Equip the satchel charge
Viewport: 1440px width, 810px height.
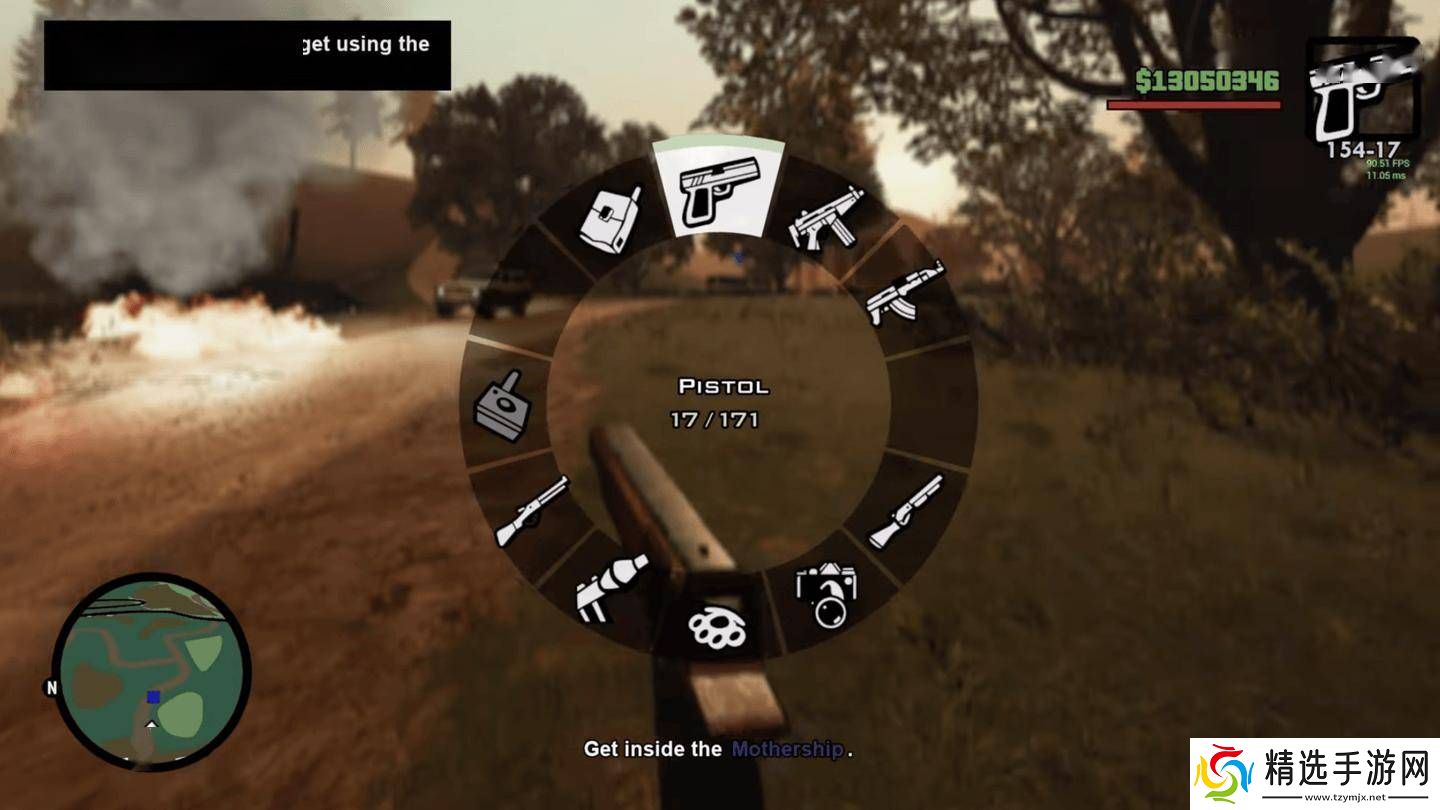point(610,218)
